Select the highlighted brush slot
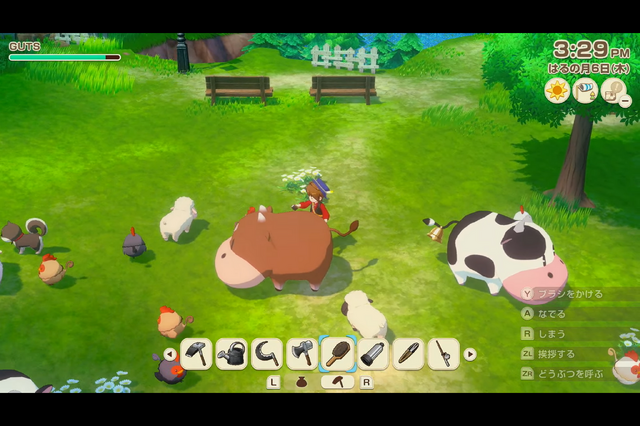The height and width of the screenshot is (426, 640). (x=337, y=354)
